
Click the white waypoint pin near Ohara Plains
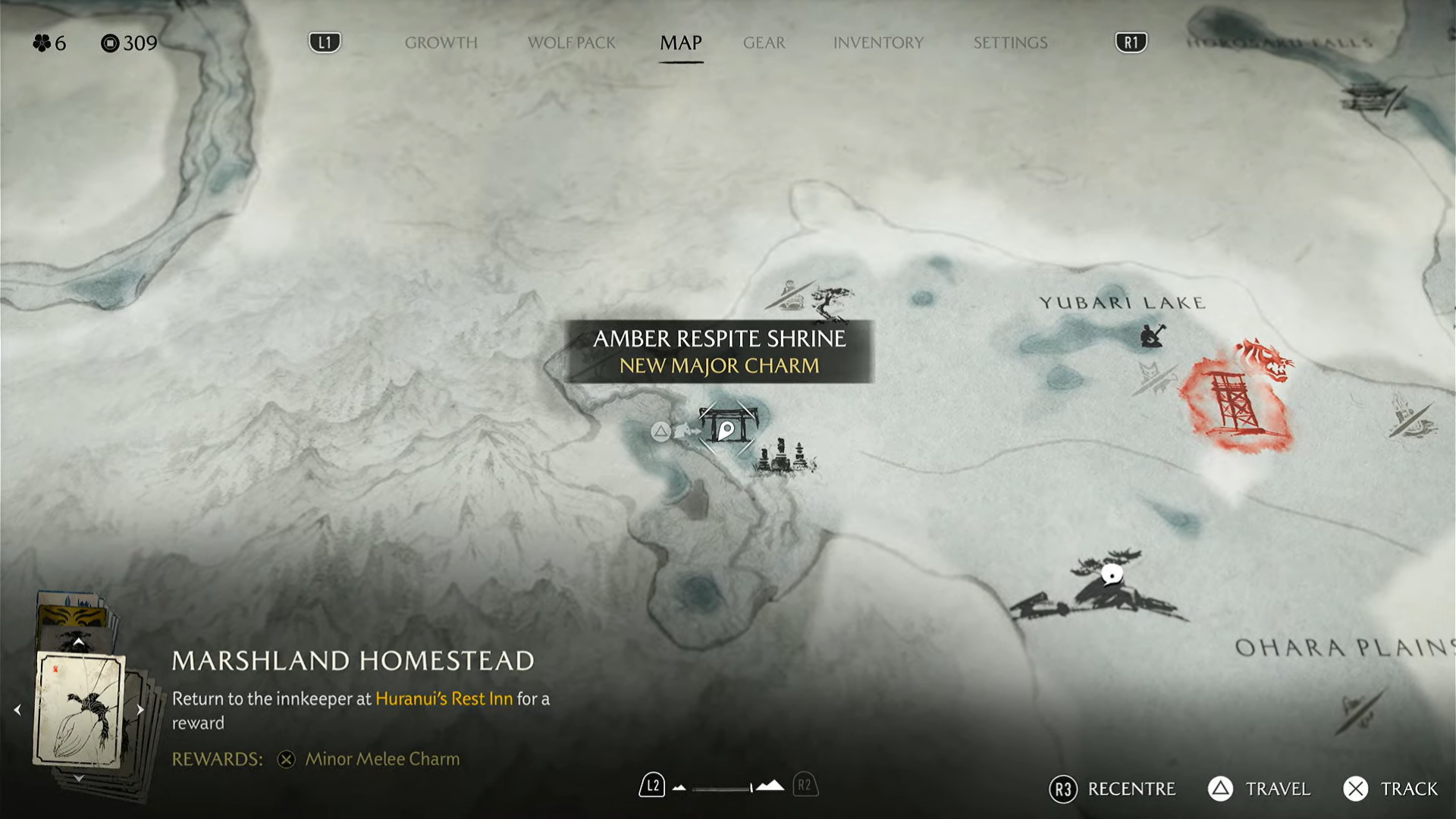click(x=1111, y=575)
